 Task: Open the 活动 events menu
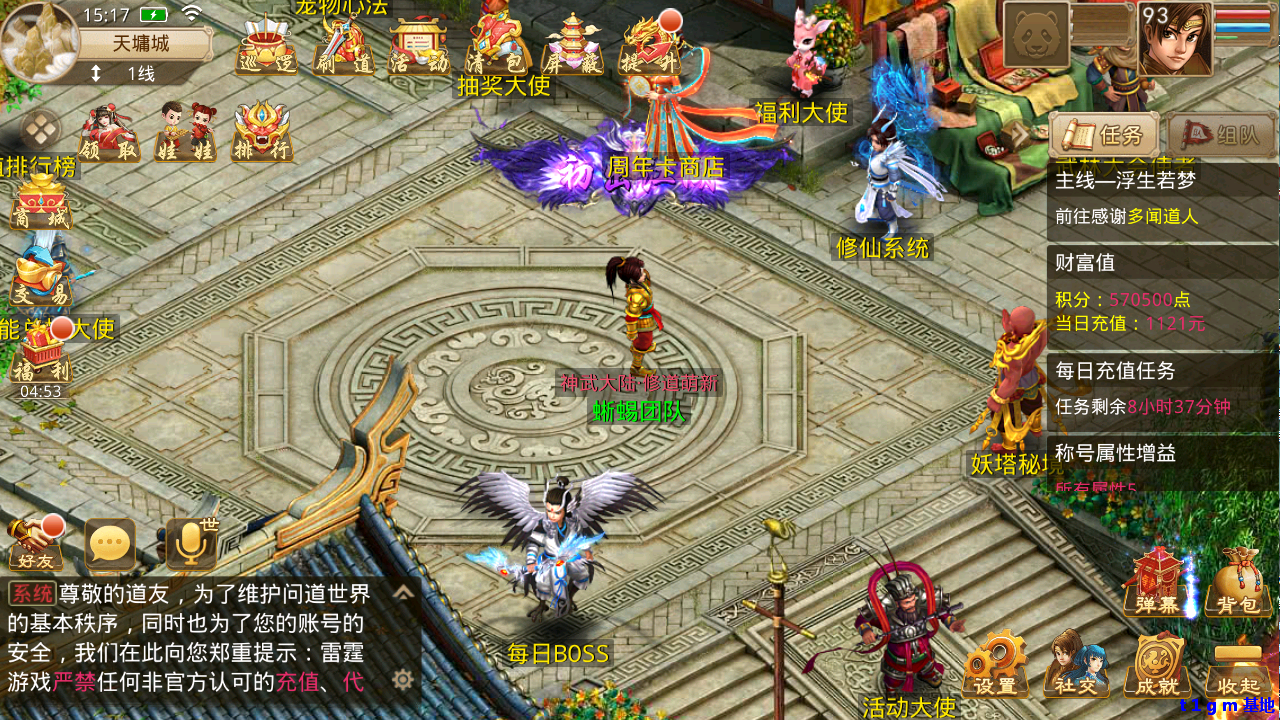420,48
